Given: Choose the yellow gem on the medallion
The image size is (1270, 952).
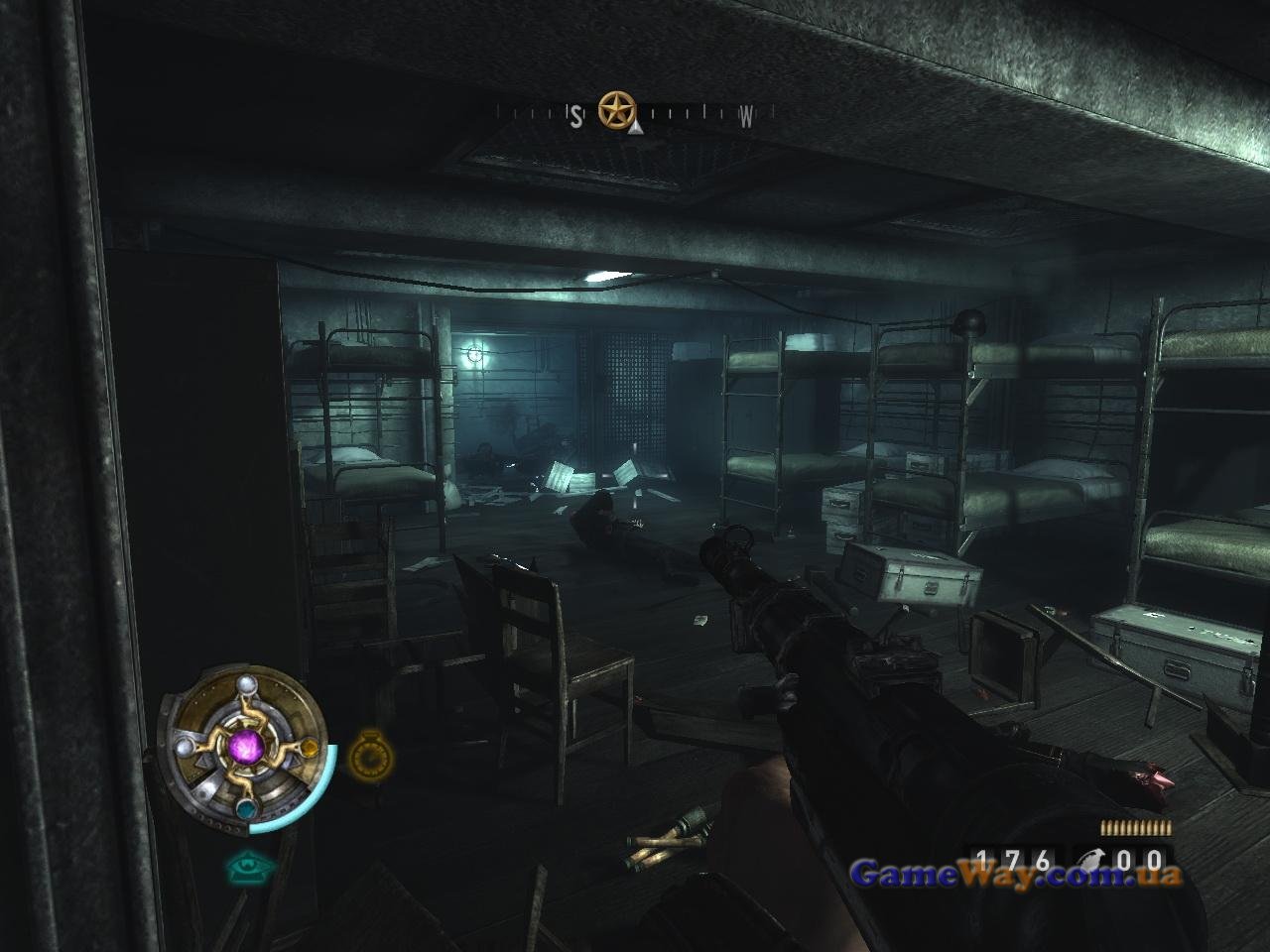Looking at the screenshot, I should (309, 747).
